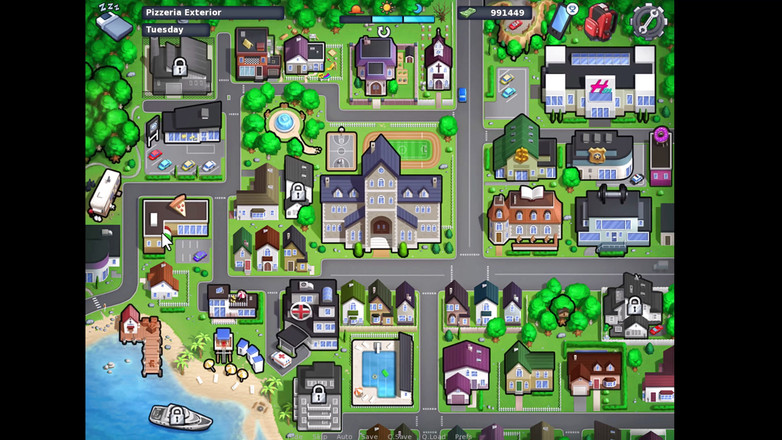Enter the library with the open book sign
The width and height of the screenshot is (782, 440).
pyautogui.click(x=524, y=216)
